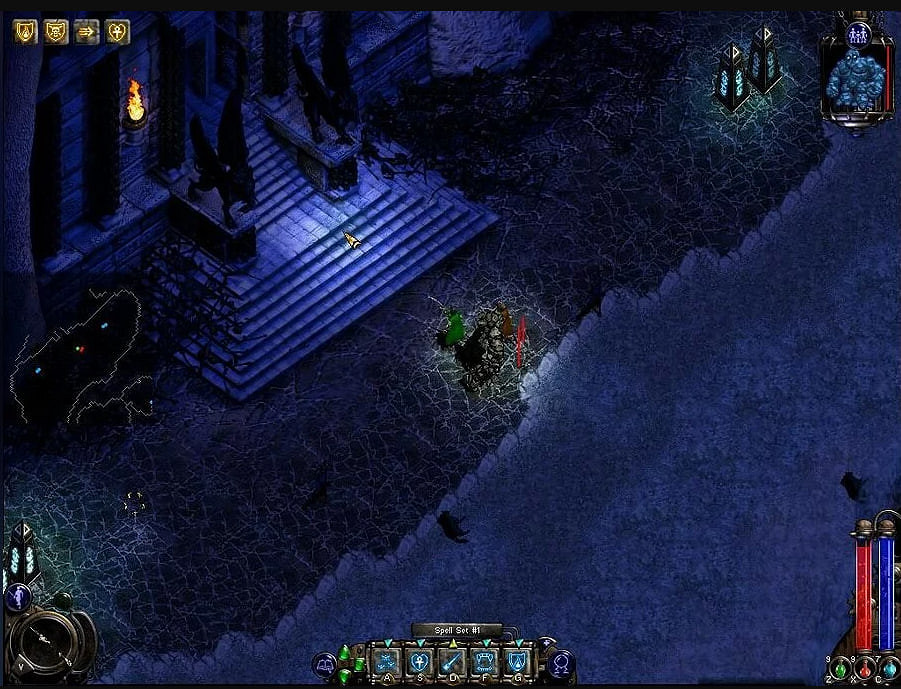Cast the water shield spell in slot G

[516, 660]
